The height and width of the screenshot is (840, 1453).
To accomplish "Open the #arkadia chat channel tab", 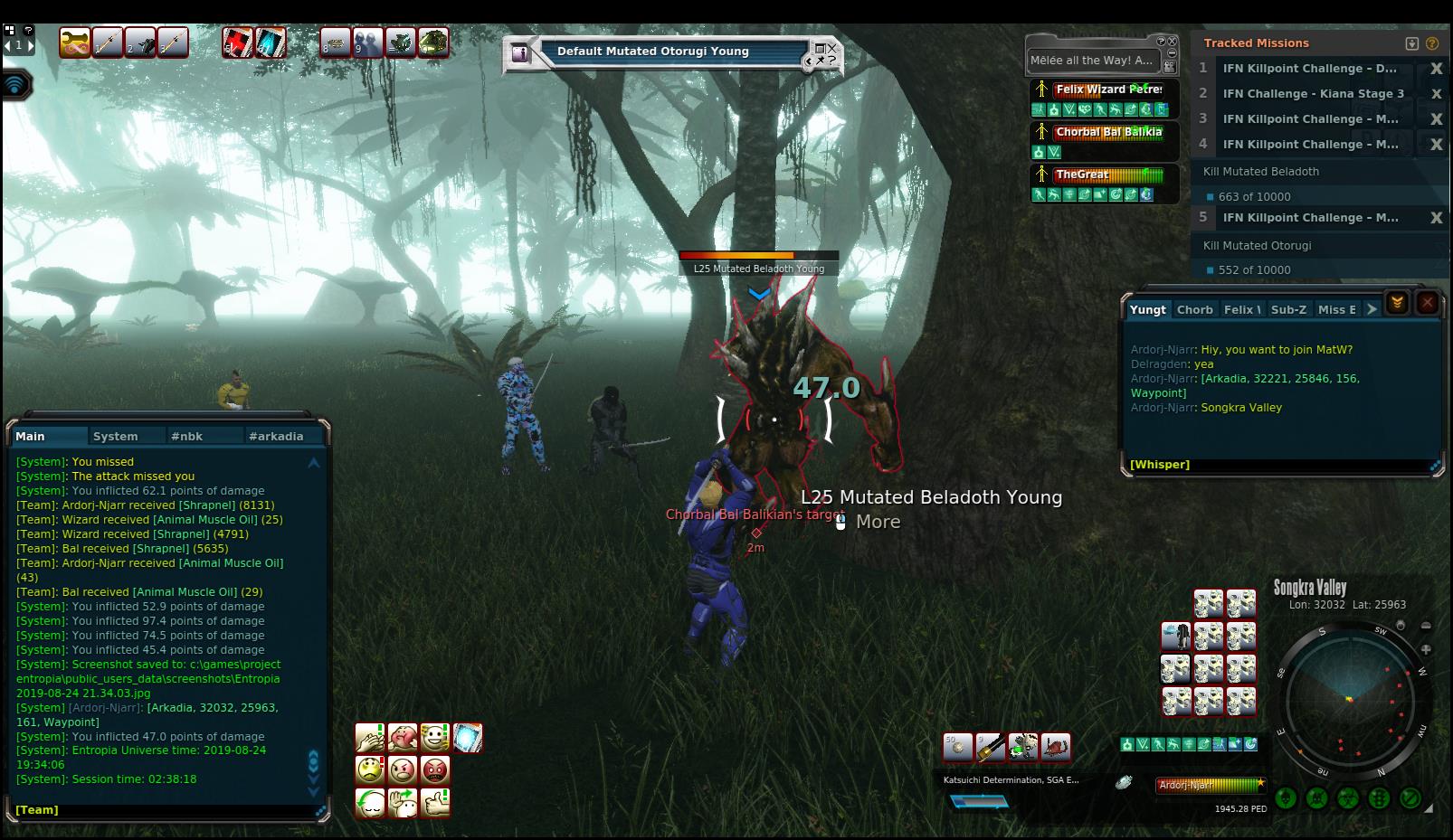I will 276,436.
